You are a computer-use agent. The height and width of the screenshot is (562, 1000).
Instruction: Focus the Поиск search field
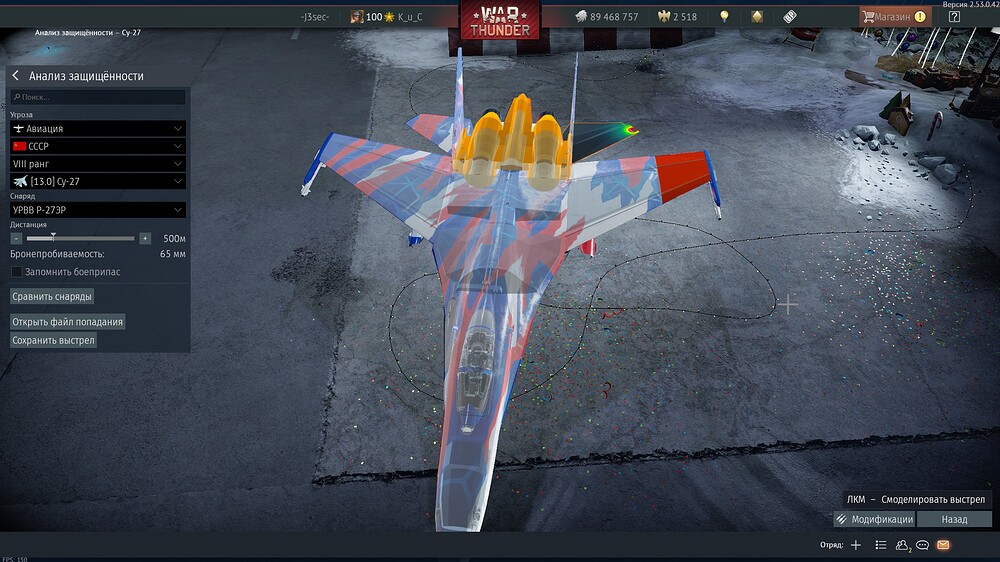98,97
